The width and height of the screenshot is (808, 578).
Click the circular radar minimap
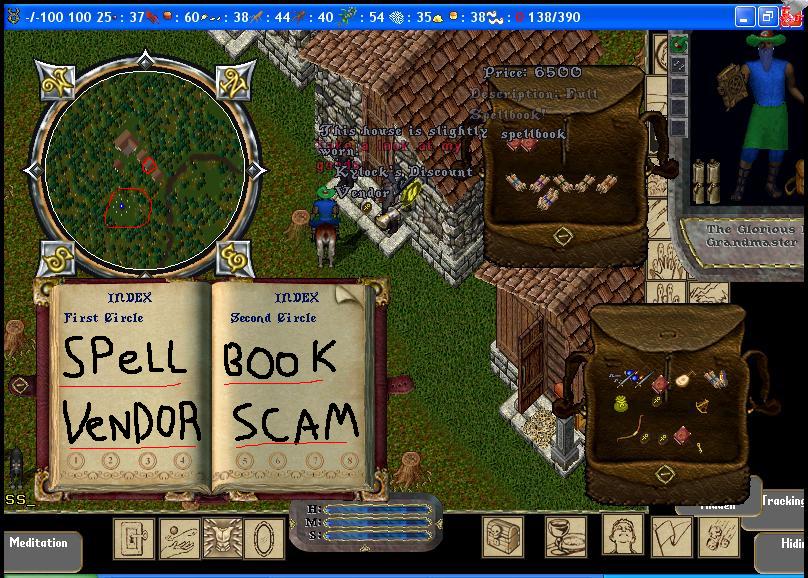[139, 164]
